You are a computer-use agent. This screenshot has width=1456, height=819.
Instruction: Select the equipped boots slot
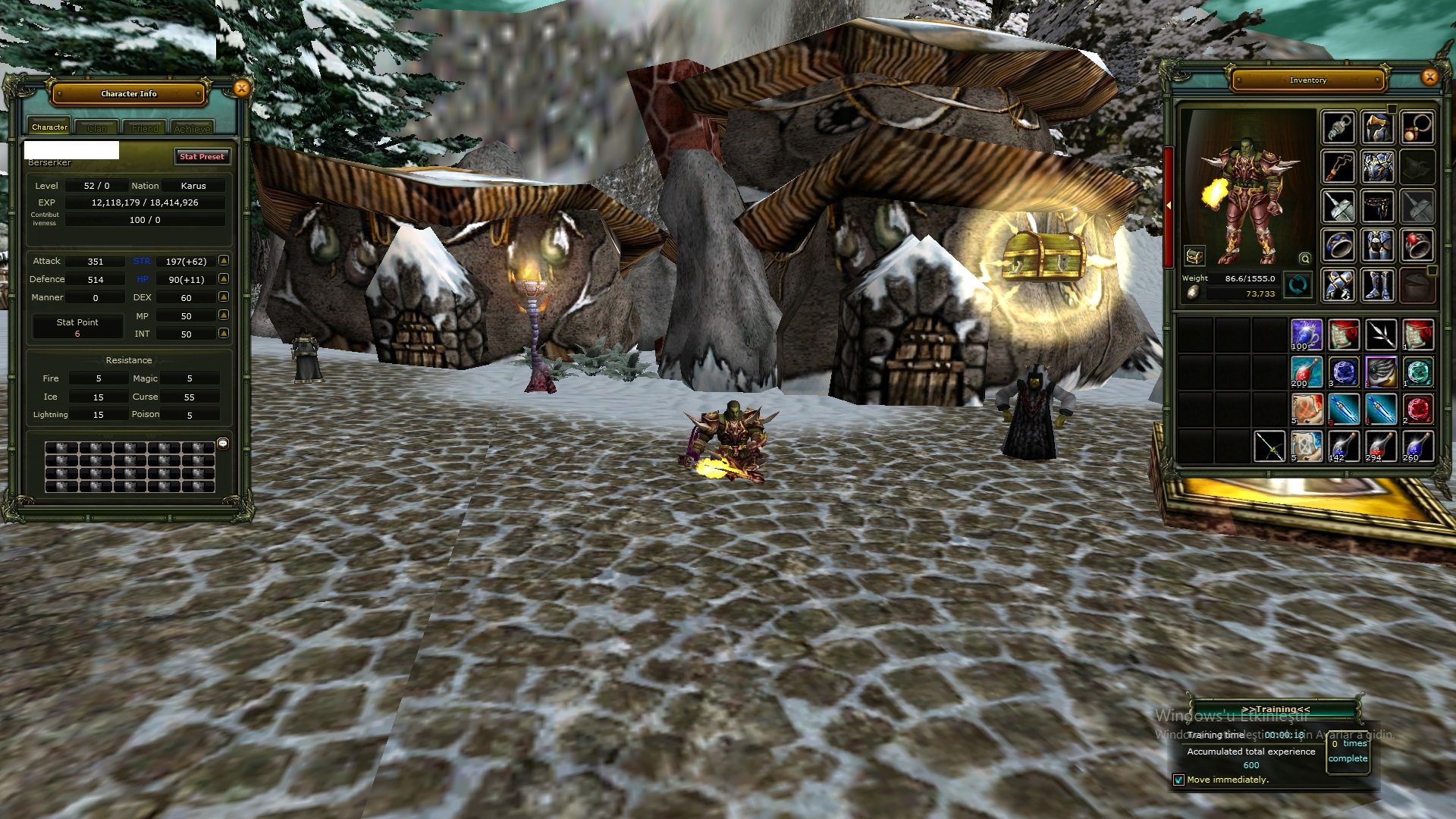point(1377,285)
